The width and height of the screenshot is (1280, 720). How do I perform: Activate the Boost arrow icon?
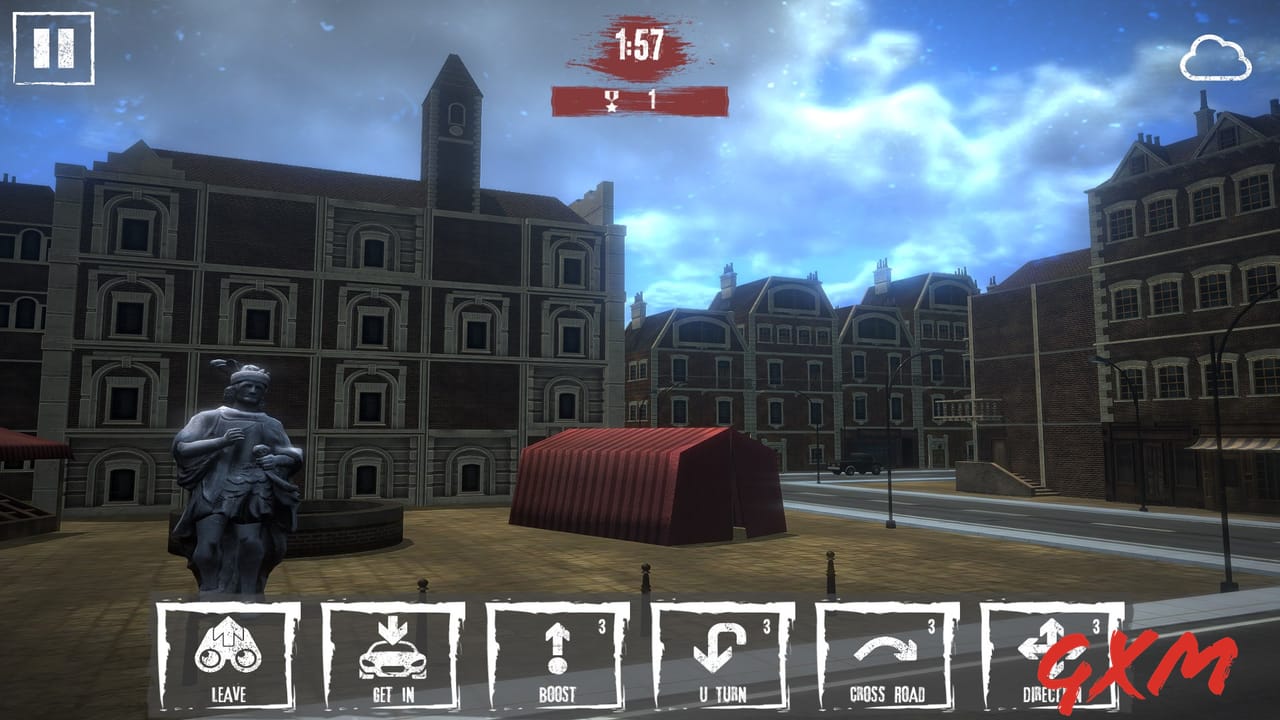[560, 648]
